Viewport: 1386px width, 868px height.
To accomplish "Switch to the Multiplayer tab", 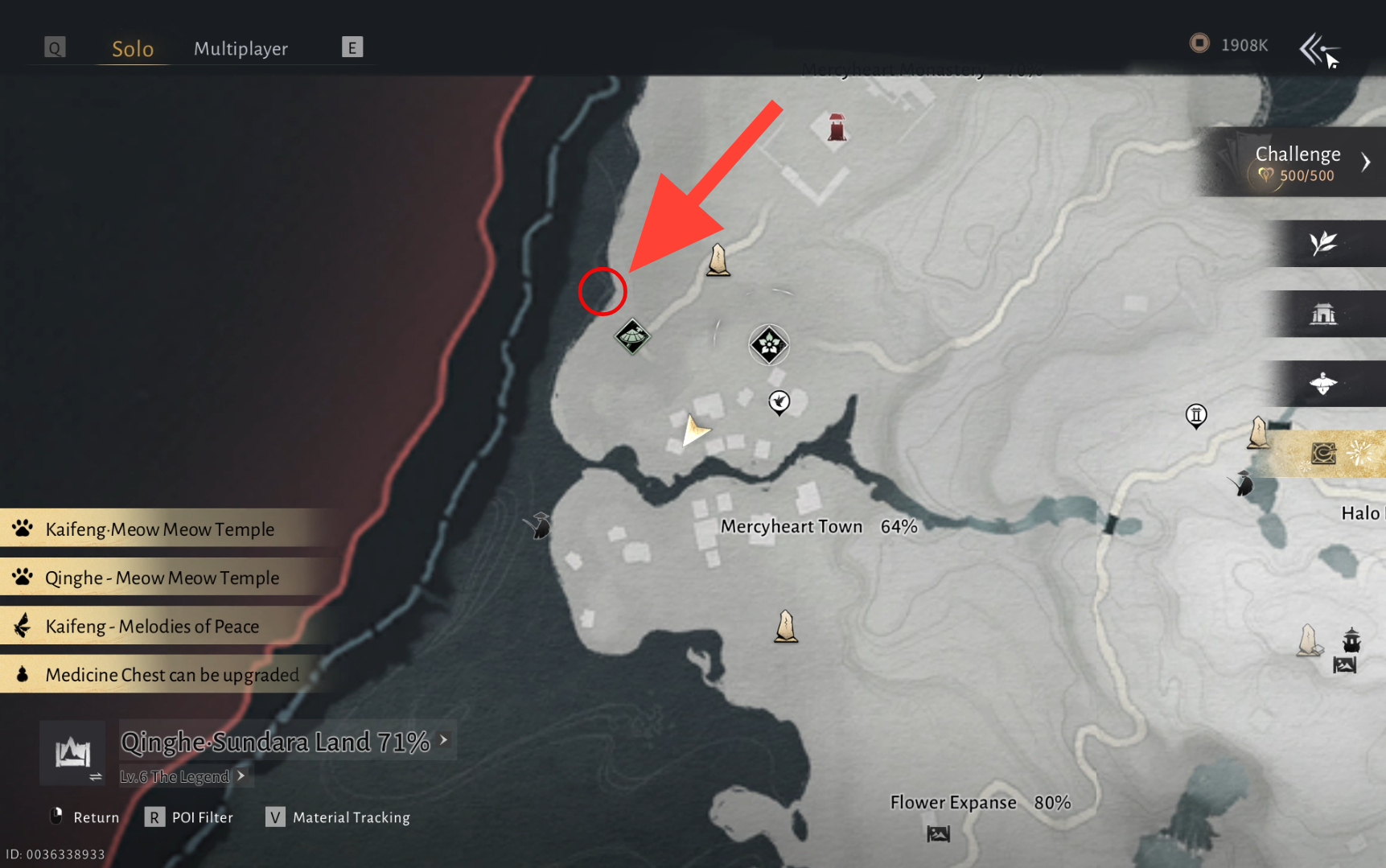I will (x=241, y=48).
